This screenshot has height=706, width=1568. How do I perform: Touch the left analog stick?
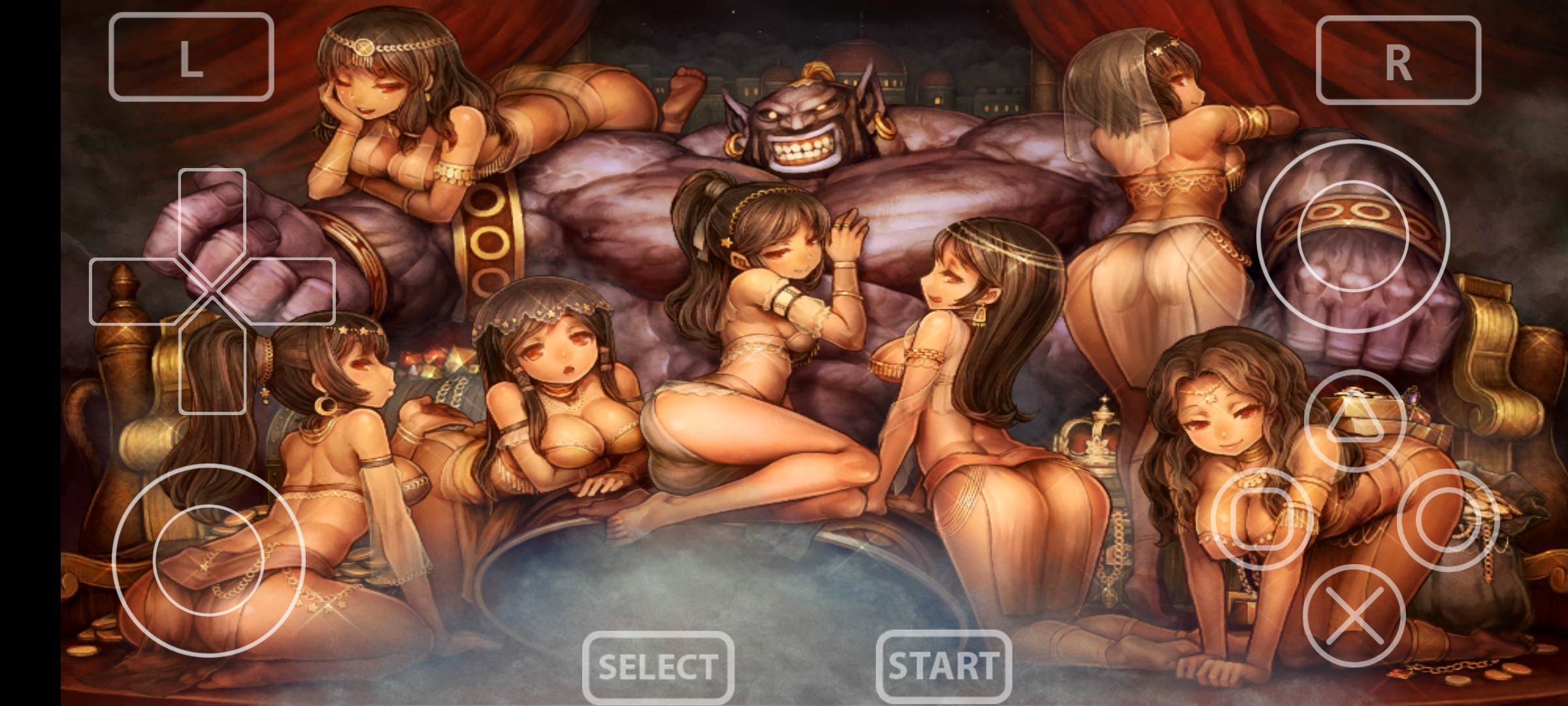click(x=208, y=560)
